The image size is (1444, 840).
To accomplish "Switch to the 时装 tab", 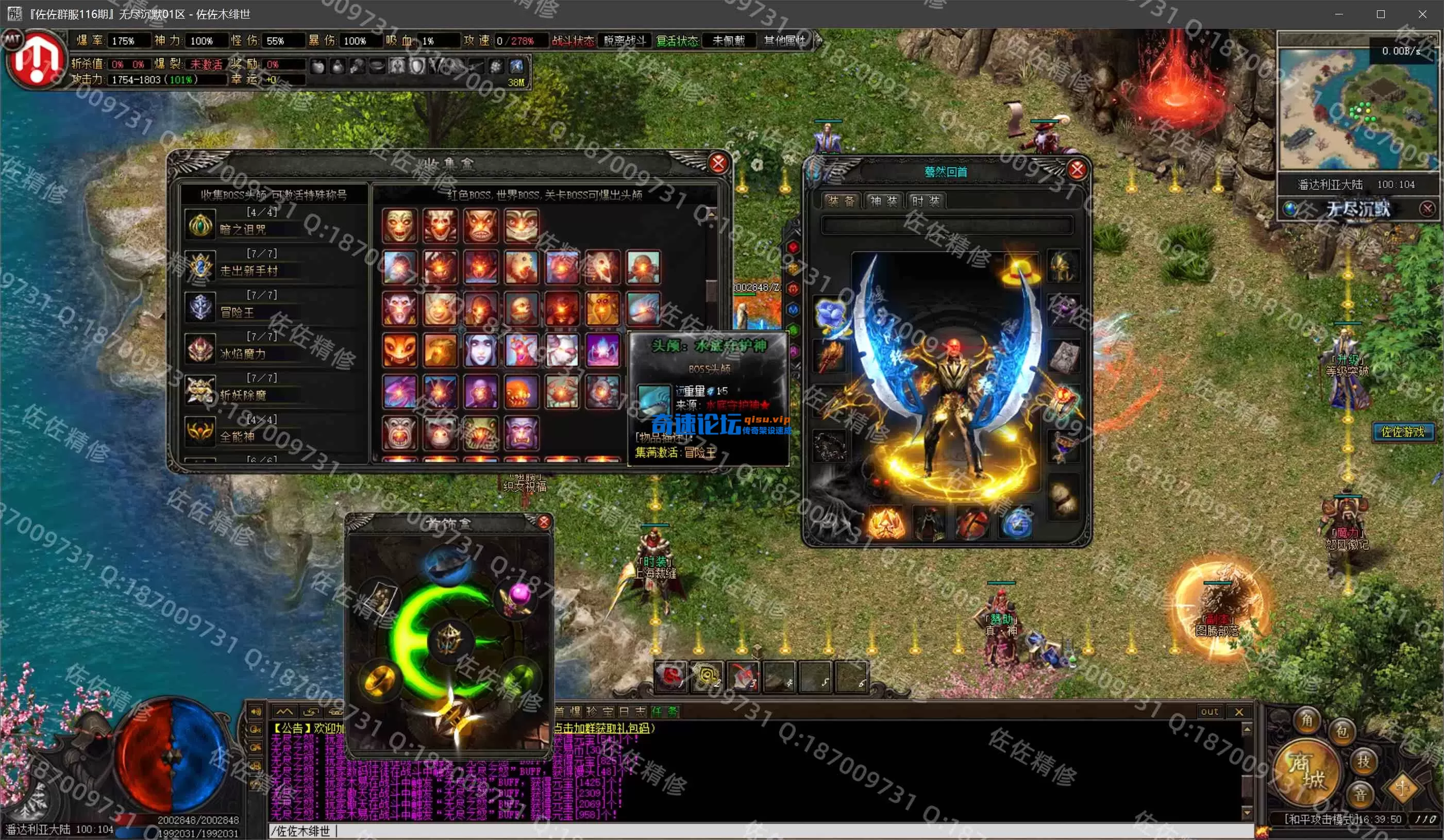I will pyautogui.click(x=926, y=201).
